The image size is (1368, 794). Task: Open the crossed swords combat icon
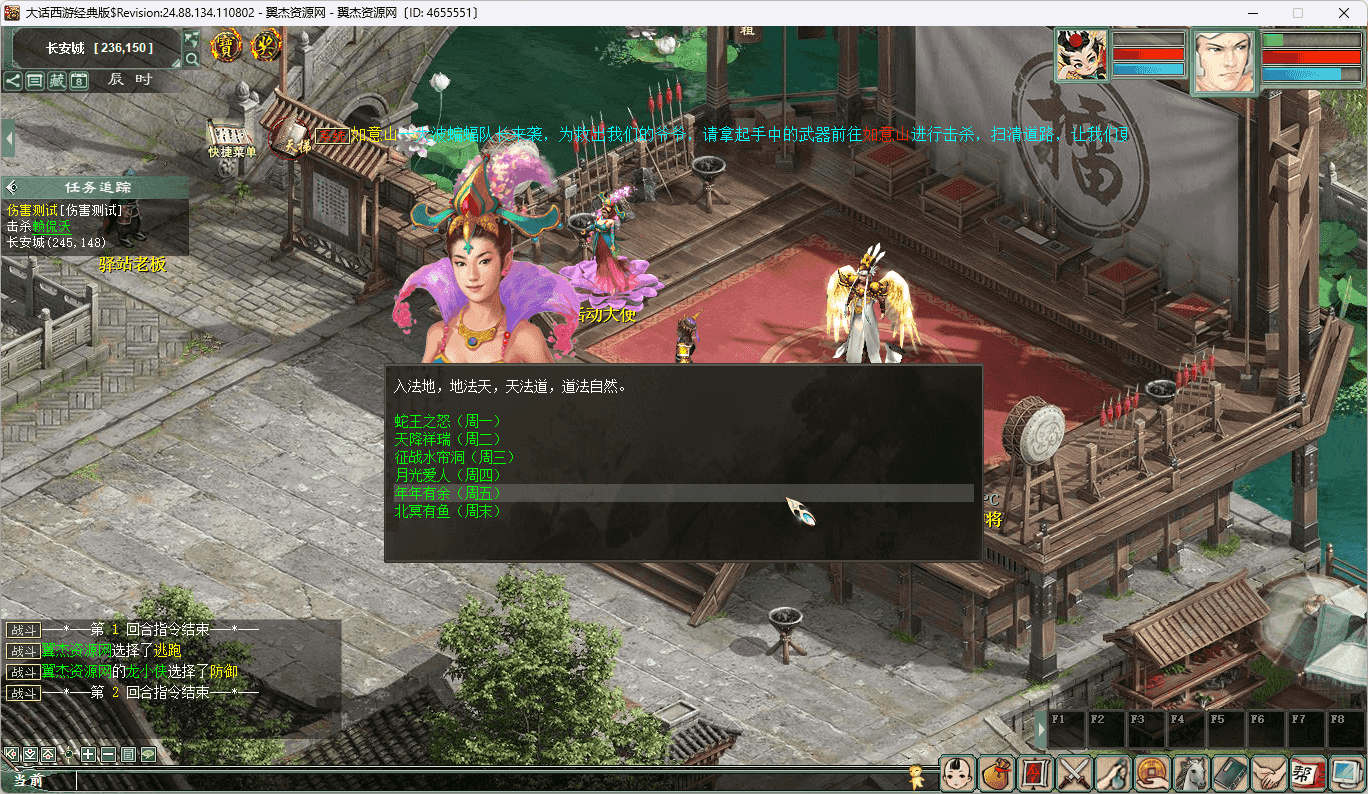point(1074,774)
